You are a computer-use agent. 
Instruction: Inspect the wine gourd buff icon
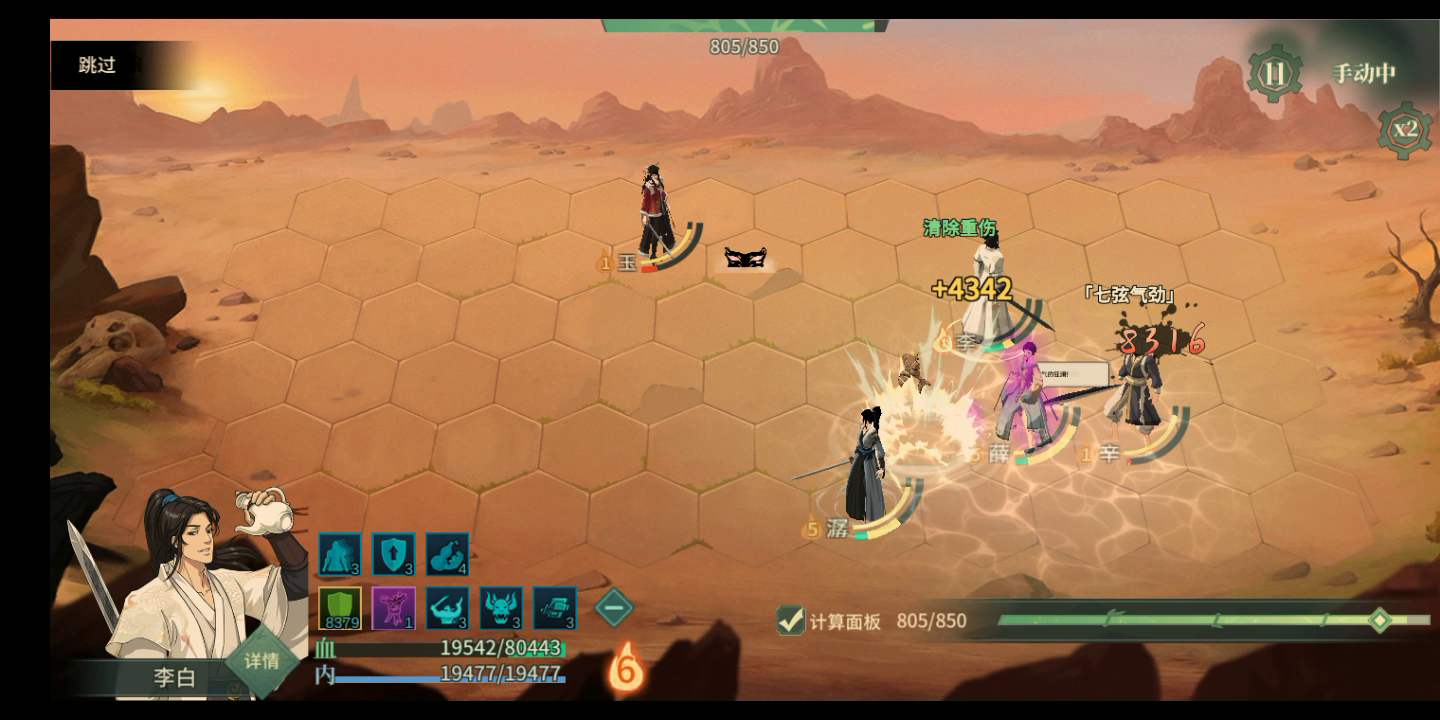(x=448, y=554)
